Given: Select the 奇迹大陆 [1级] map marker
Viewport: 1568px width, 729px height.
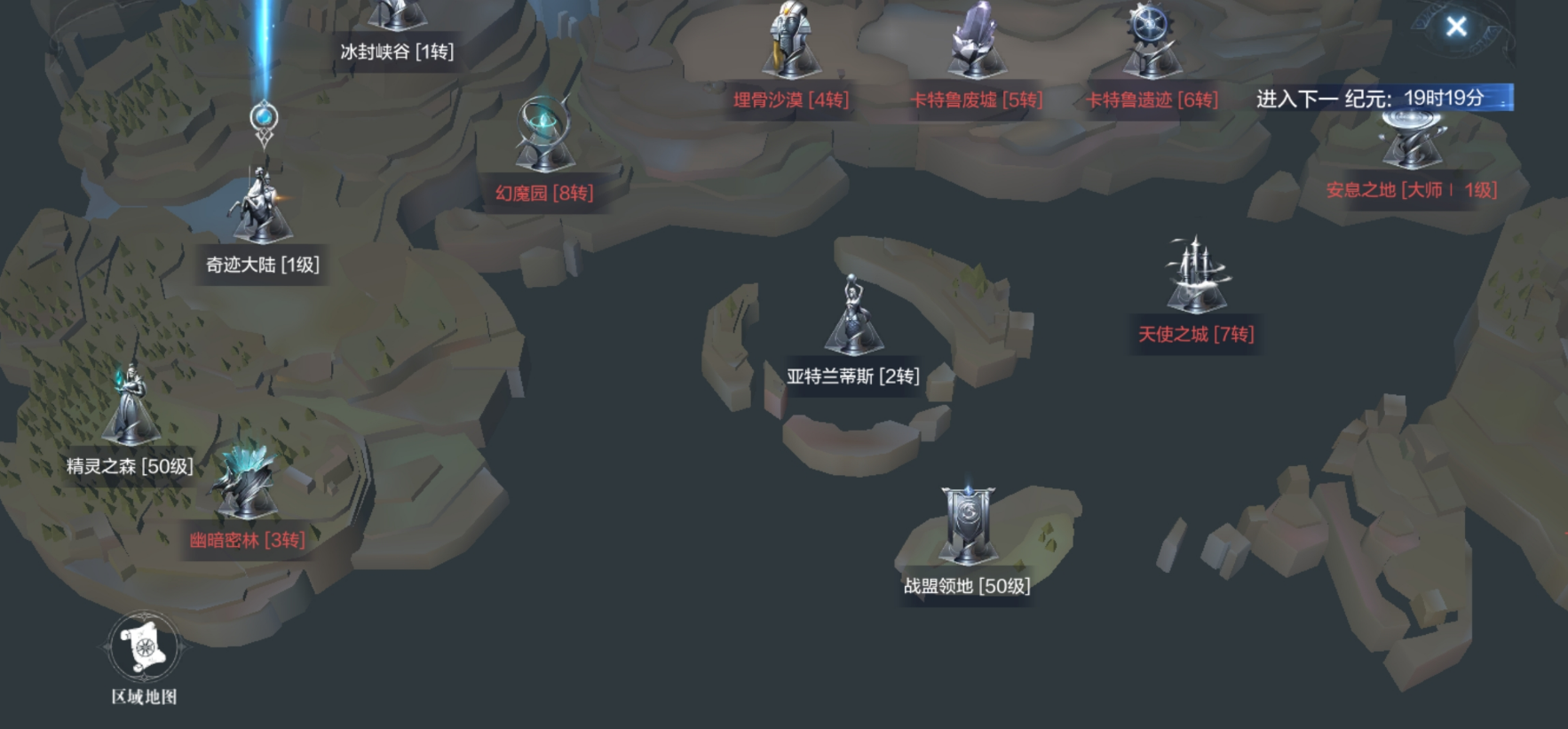Looking at the screenshot, I should 261,209.
